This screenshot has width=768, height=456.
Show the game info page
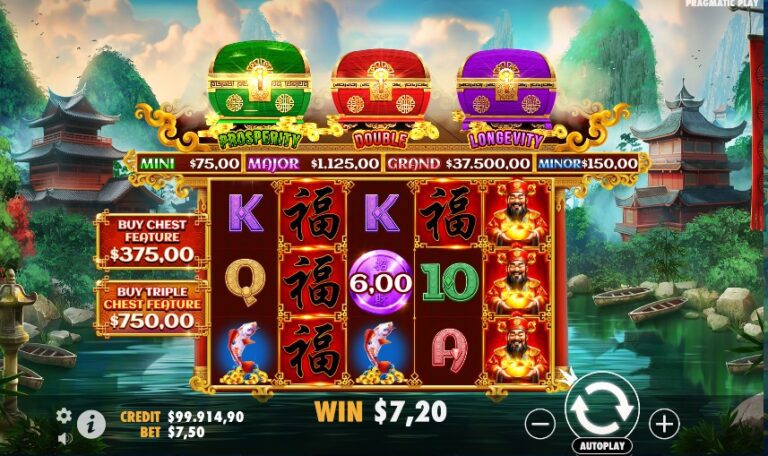[x=91, y=424]
